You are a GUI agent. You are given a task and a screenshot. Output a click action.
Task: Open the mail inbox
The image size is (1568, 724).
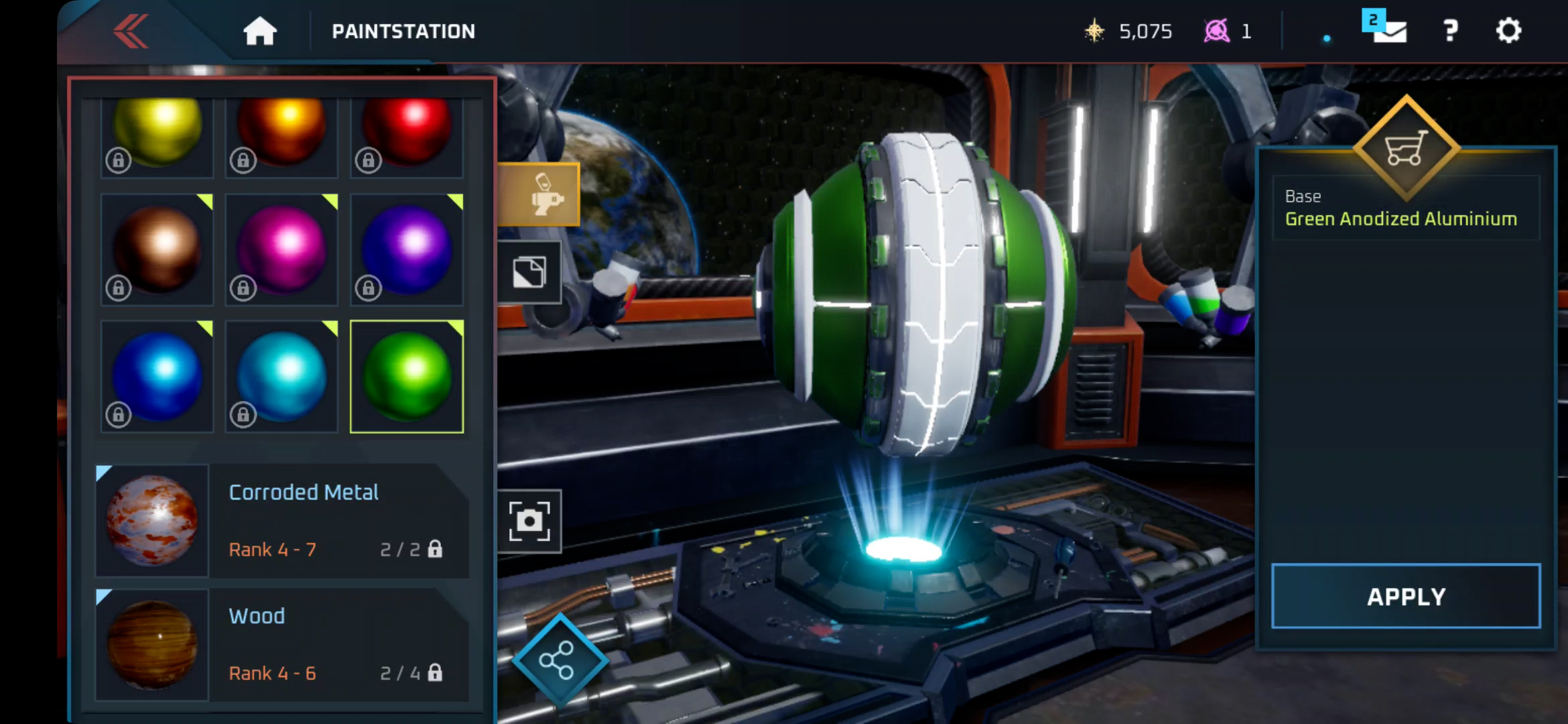click(x=1388, y=29)
